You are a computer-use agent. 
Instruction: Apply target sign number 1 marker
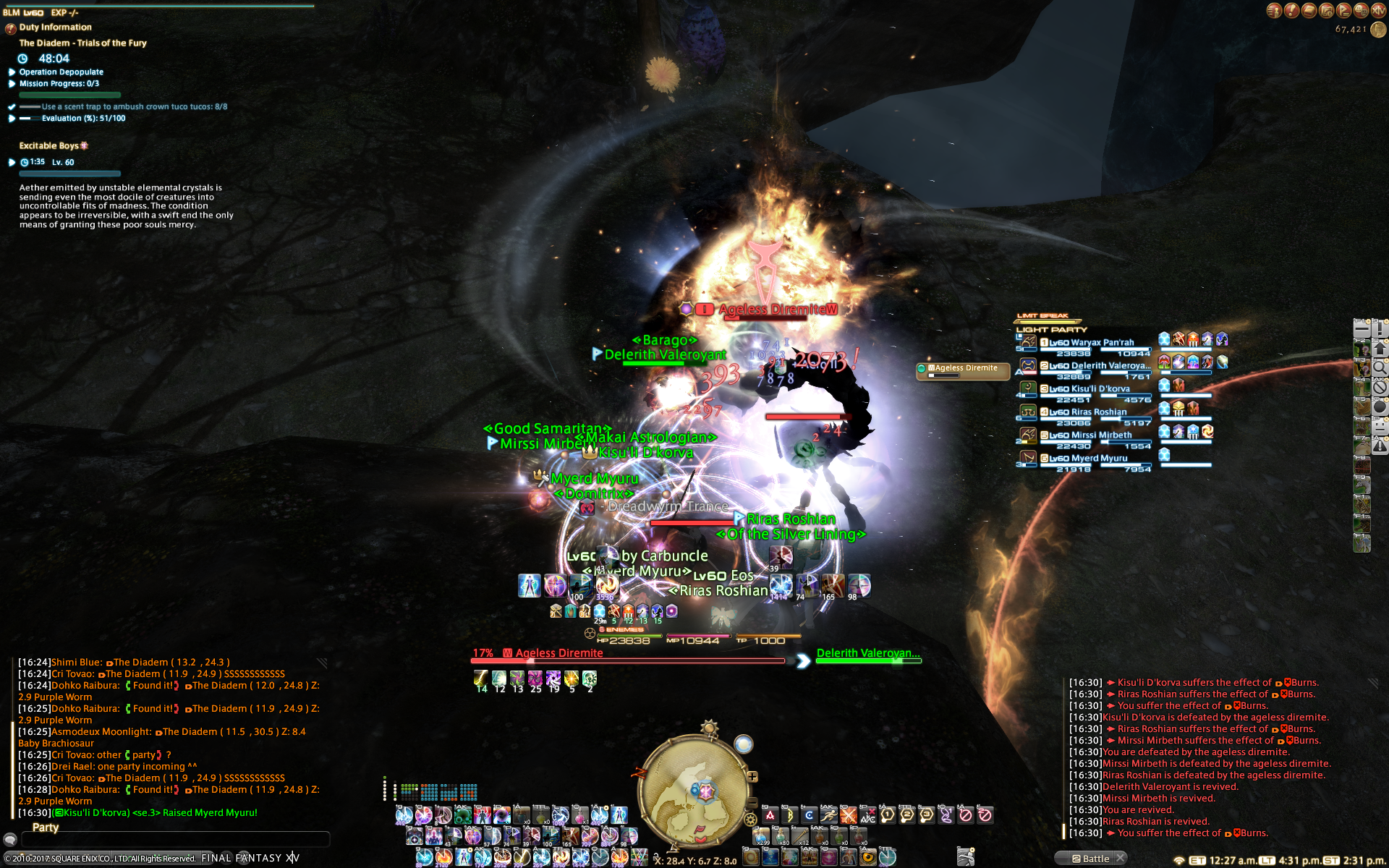888,815
